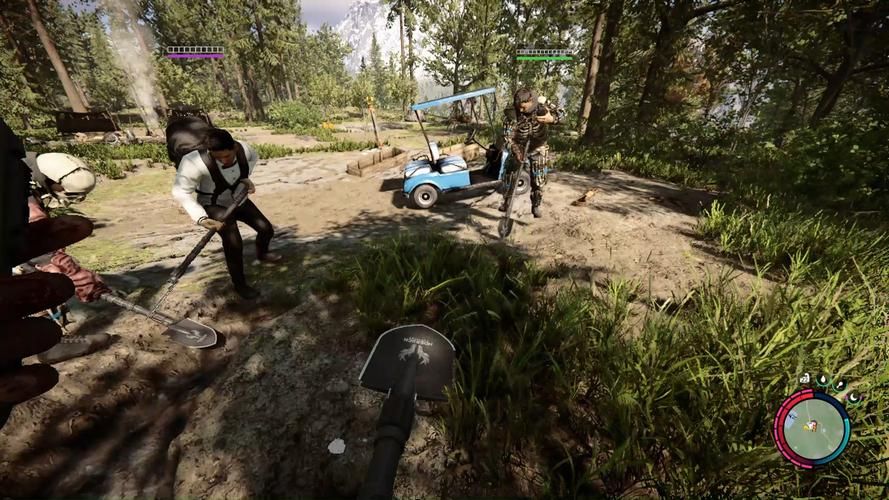
Task: Select the water drop thirst icon
Action: click(x=823, y=380)
